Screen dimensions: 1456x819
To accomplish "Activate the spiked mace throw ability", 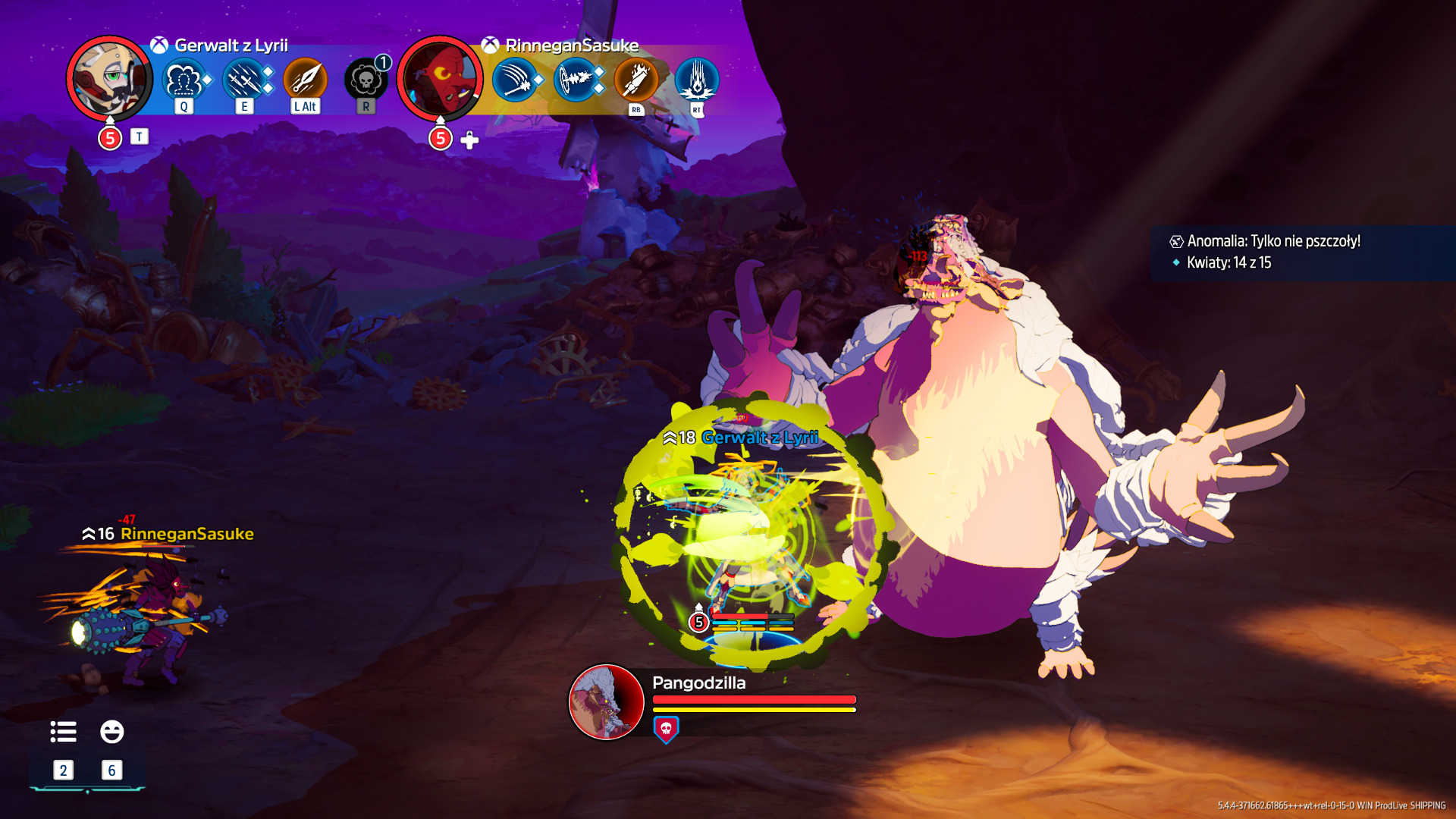I will coord(576,80).
